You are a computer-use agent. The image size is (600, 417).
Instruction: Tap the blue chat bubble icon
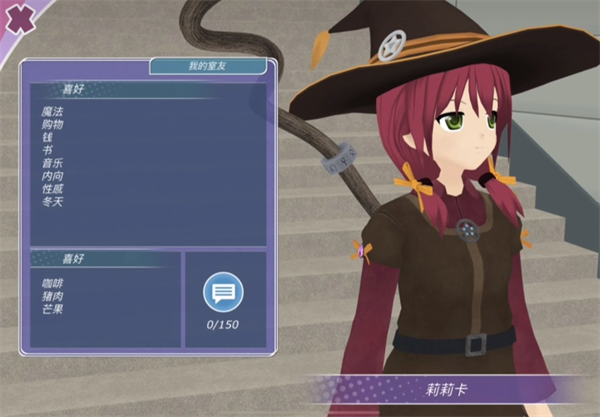pyautogui.click(x=223, y=293)
